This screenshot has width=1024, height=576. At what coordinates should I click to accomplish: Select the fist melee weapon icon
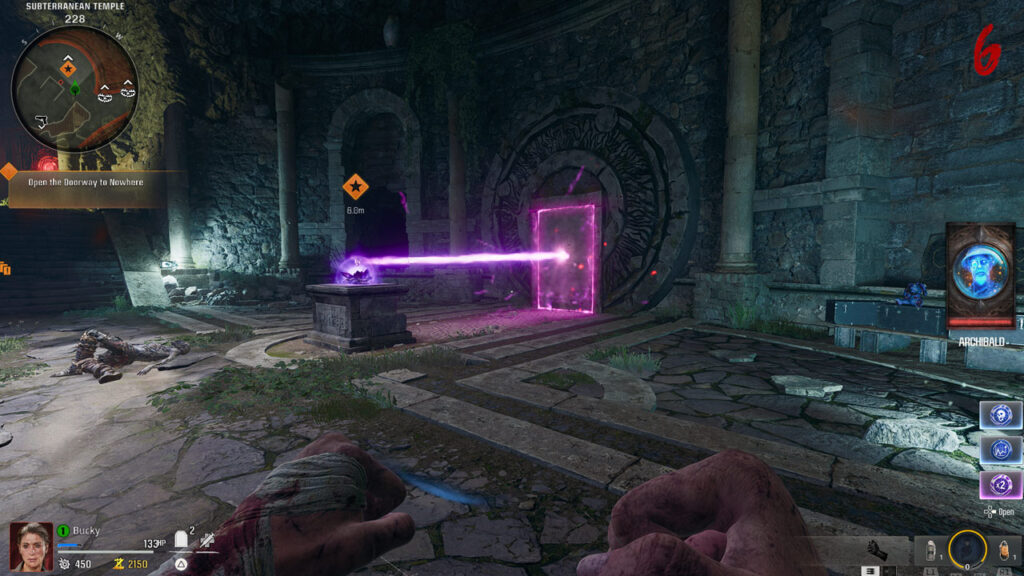[x=877, y=549]
